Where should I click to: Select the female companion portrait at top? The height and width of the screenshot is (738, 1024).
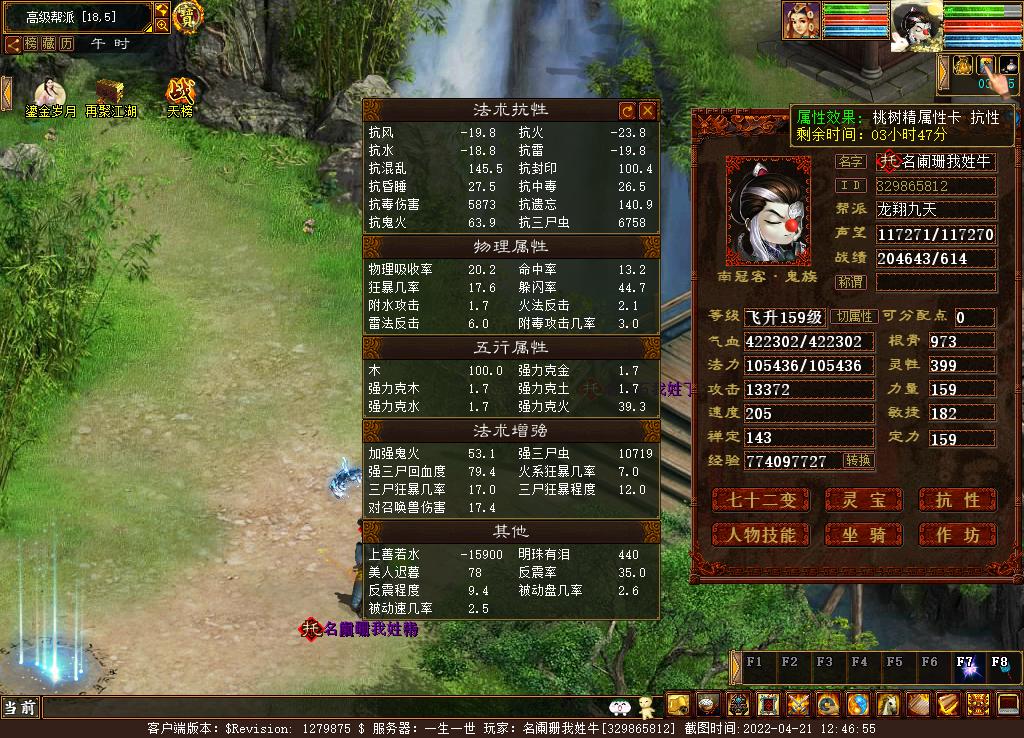(801, 20)
